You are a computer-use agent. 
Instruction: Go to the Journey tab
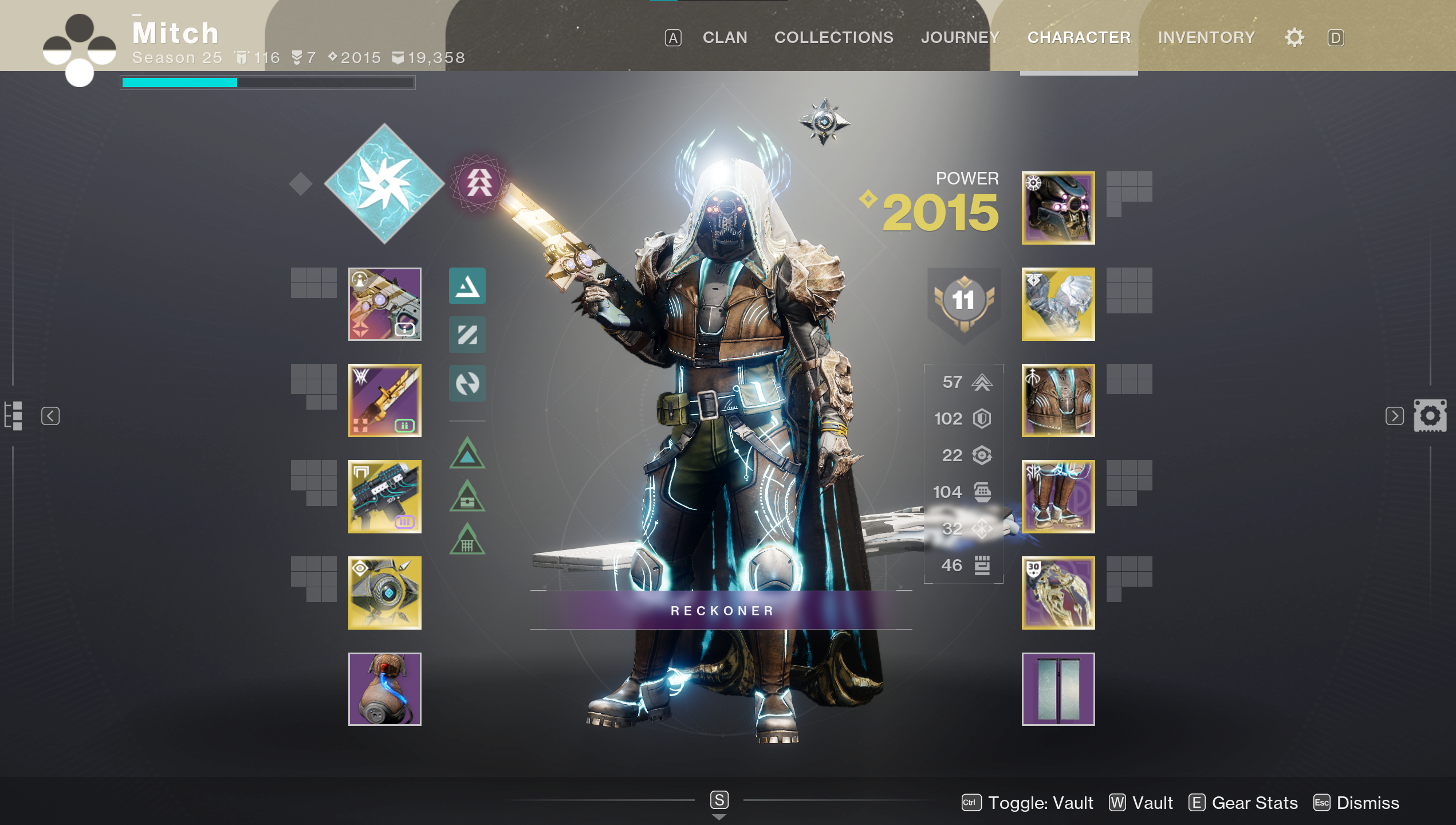click(x=960, y=38)
